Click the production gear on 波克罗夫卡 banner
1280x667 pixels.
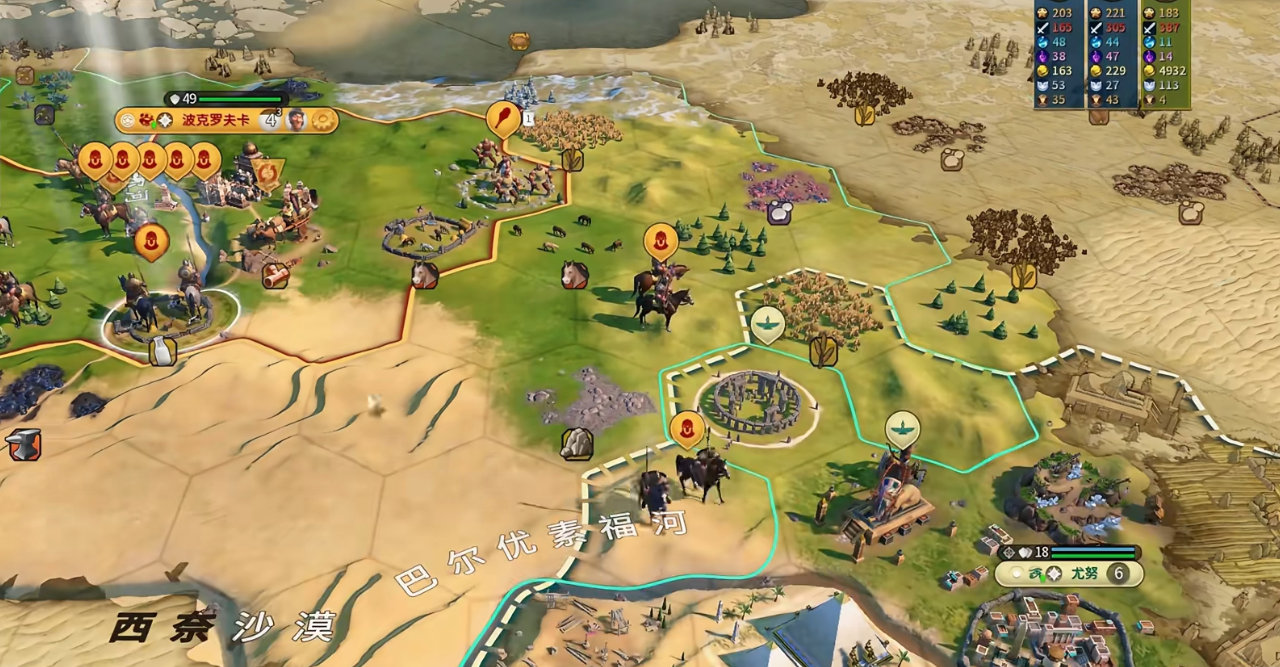[x=322, y=121]
